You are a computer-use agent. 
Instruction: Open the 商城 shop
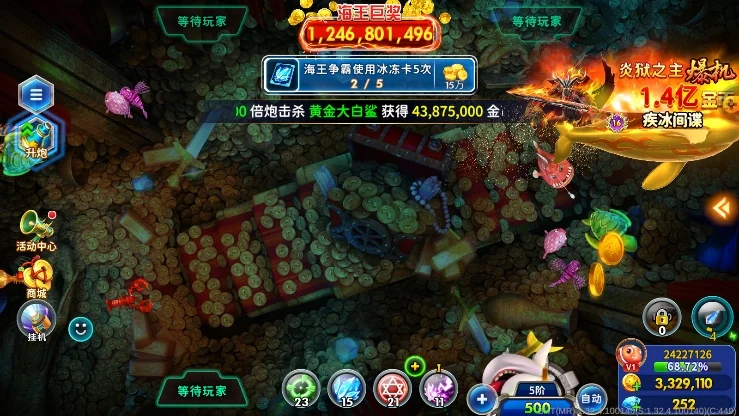(x=36, y=276)
